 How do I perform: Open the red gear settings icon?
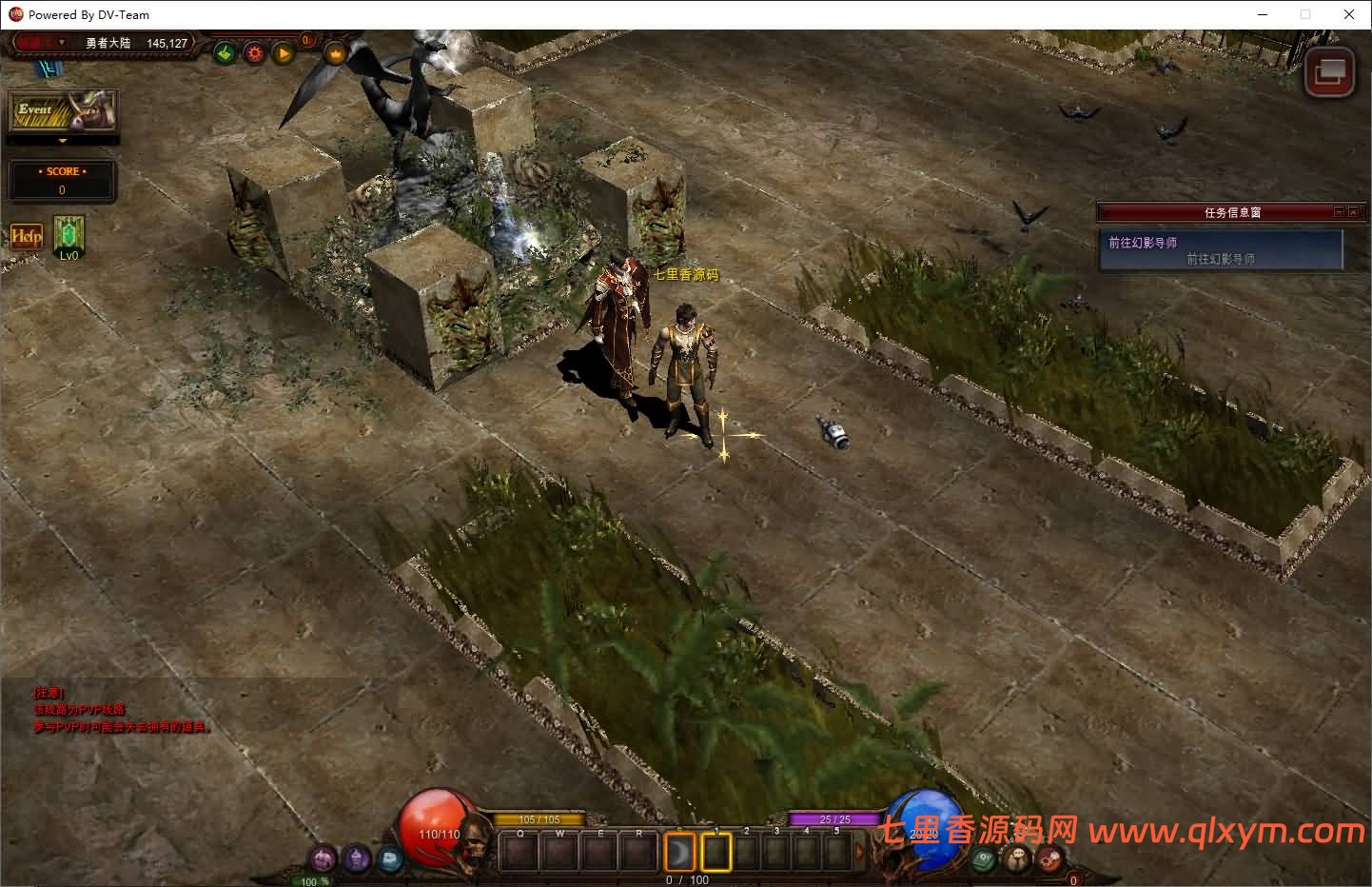(254, 53)
